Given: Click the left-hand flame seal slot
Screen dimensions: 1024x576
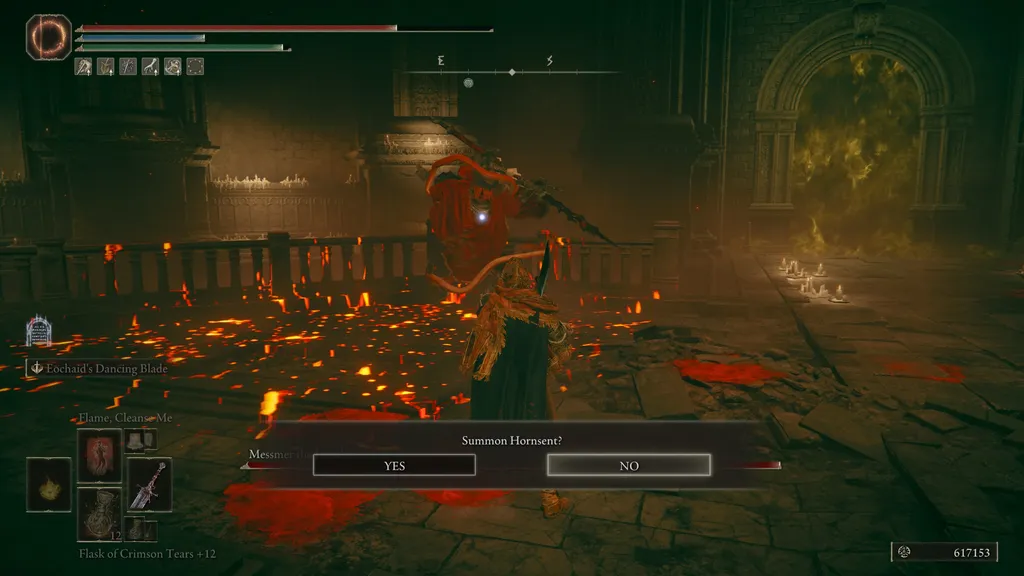Looking at the screenshot, I should [x=48, y=485].
